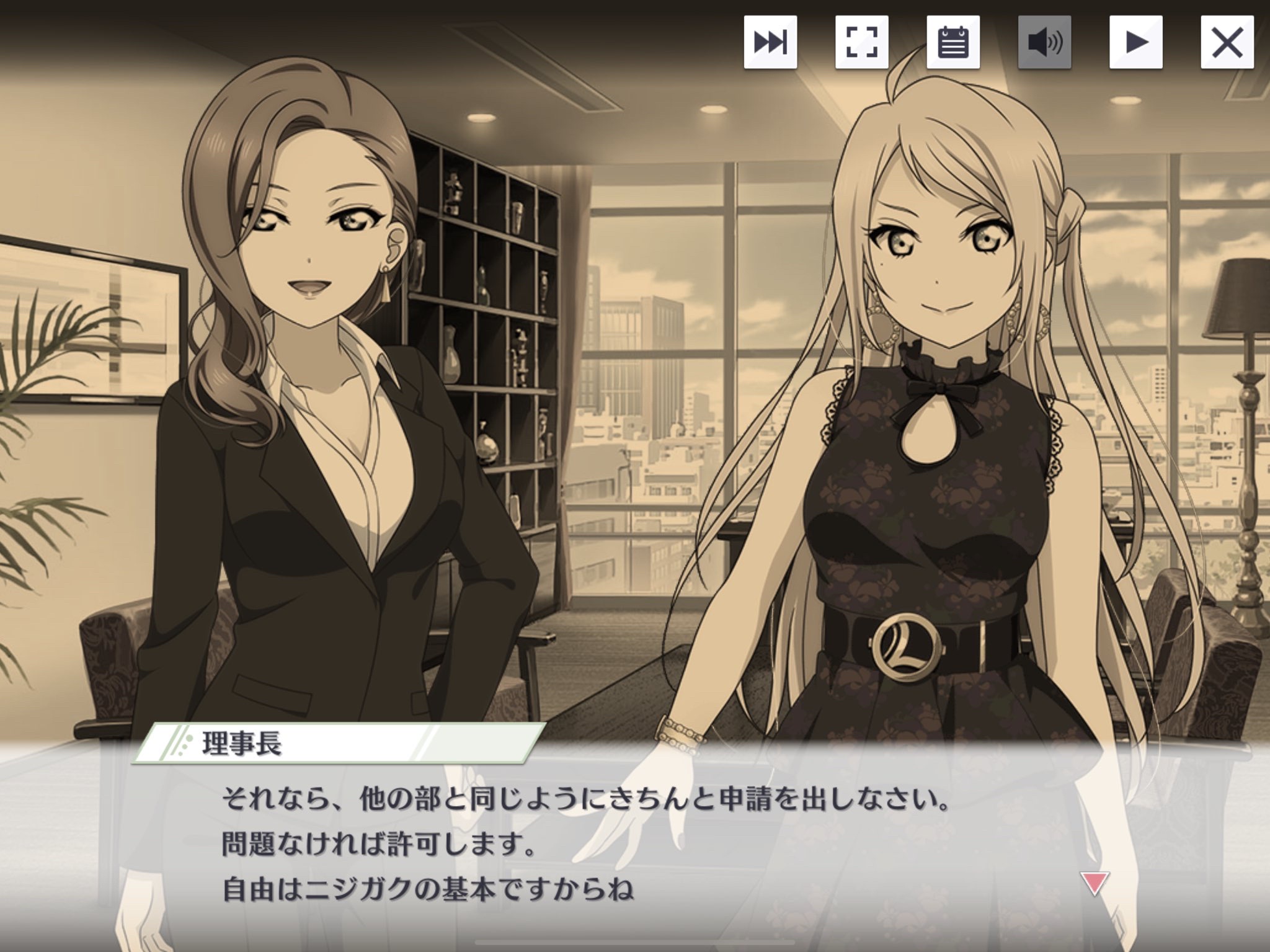The height and width of the screenshot is (952, 1270).
Task: Toggle the voice speaker button
Action: tap(1044, 42)
